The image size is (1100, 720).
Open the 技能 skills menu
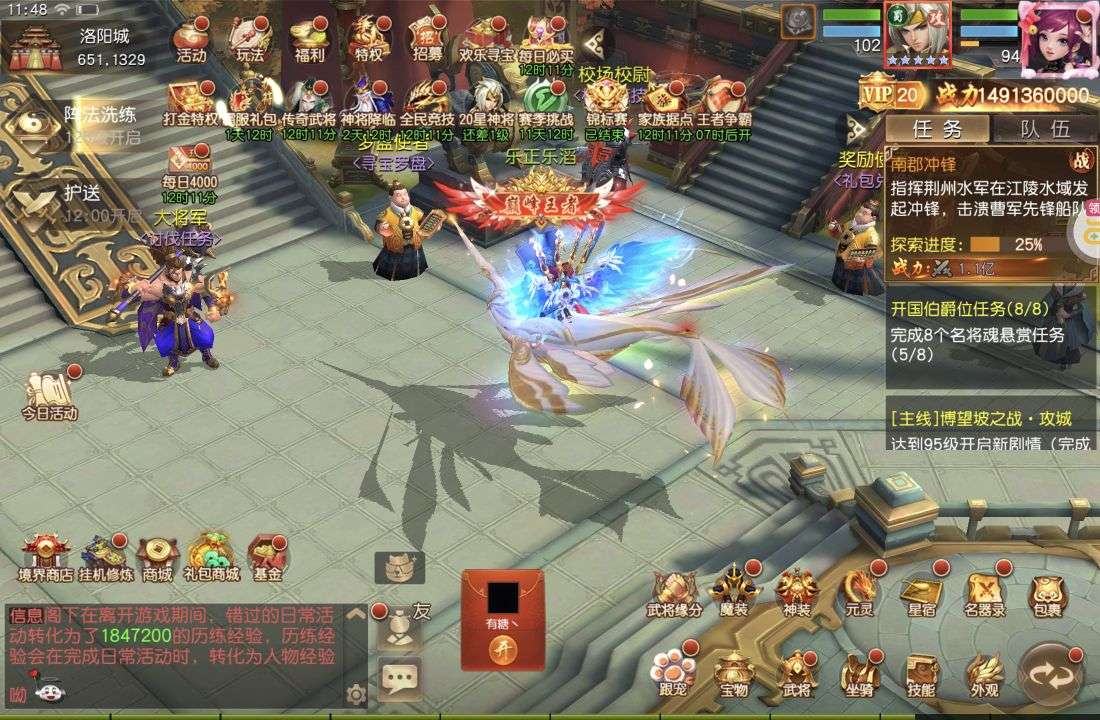pyautogui.click(x=921, y=674)
